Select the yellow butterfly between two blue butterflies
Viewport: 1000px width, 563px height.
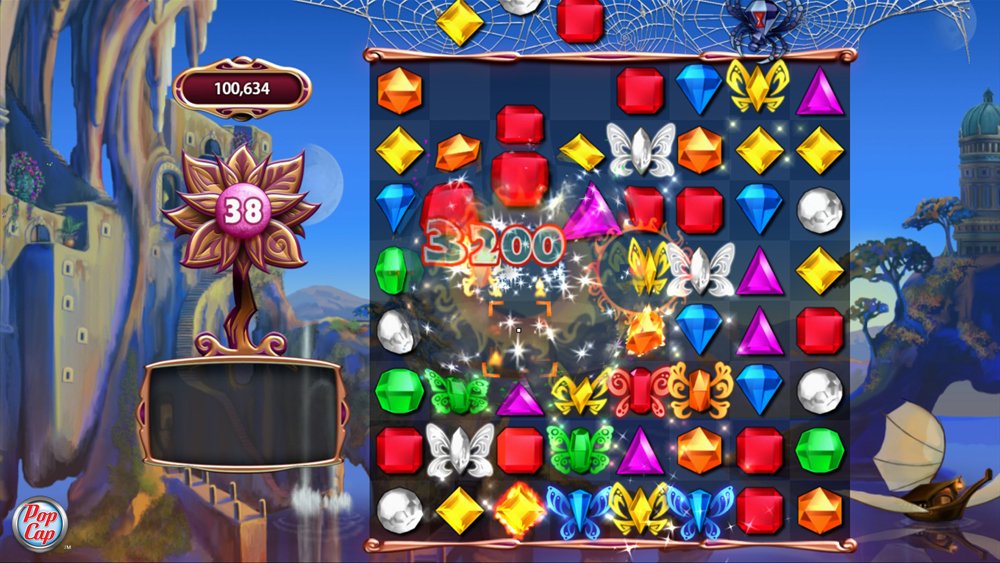pos(640,508)
